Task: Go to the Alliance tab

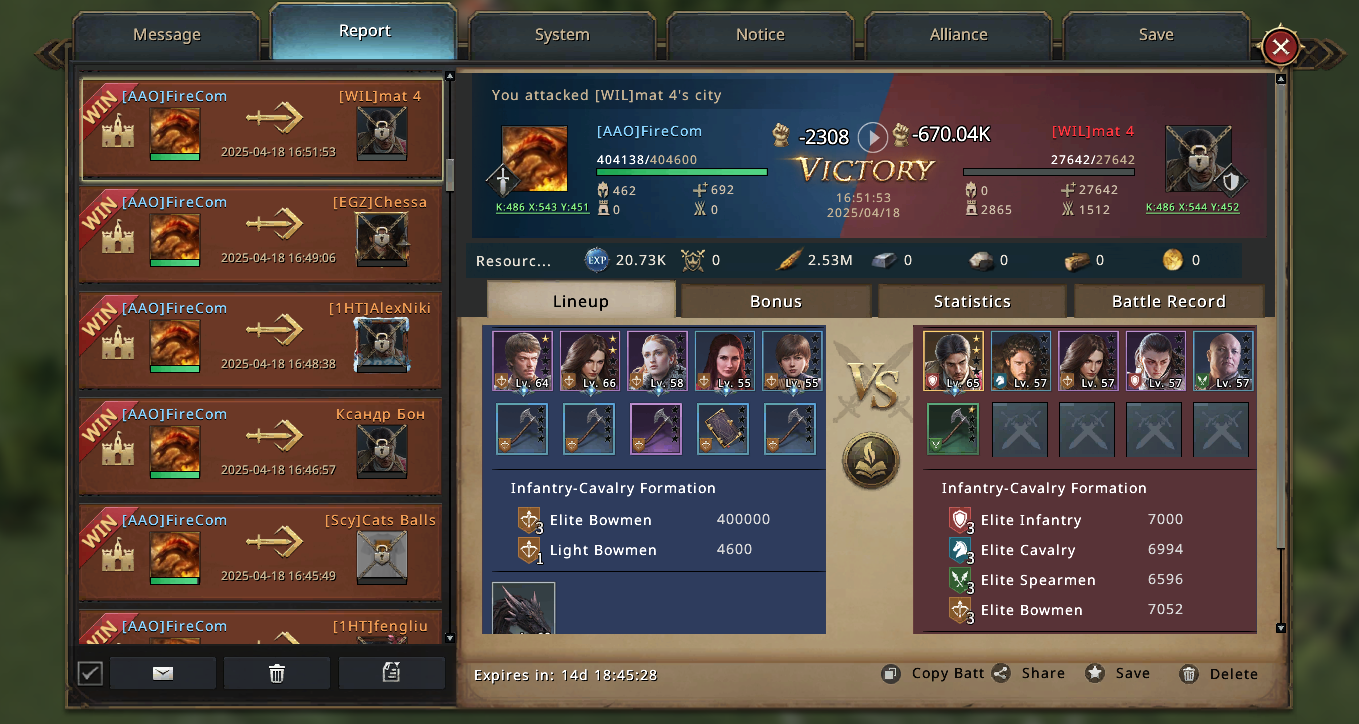Action: click(x=958, y=35)
